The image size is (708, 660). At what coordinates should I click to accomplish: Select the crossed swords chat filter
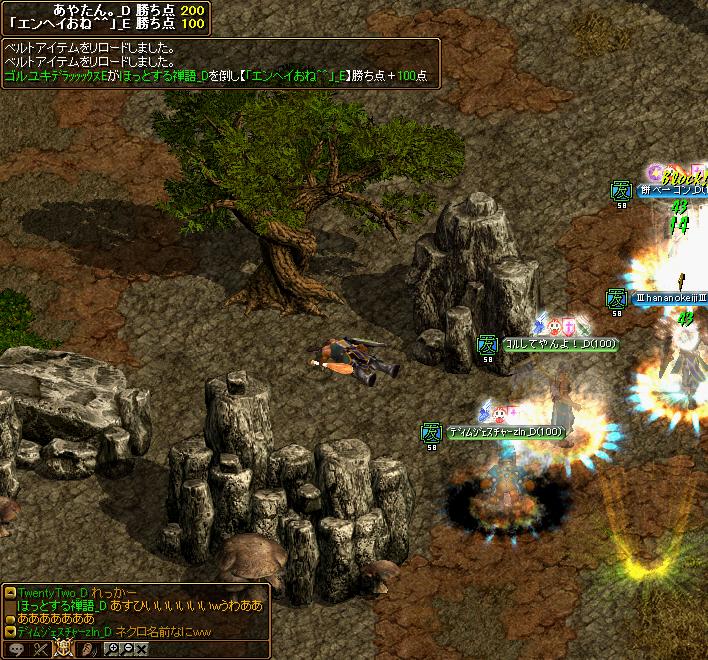point(40,649)
